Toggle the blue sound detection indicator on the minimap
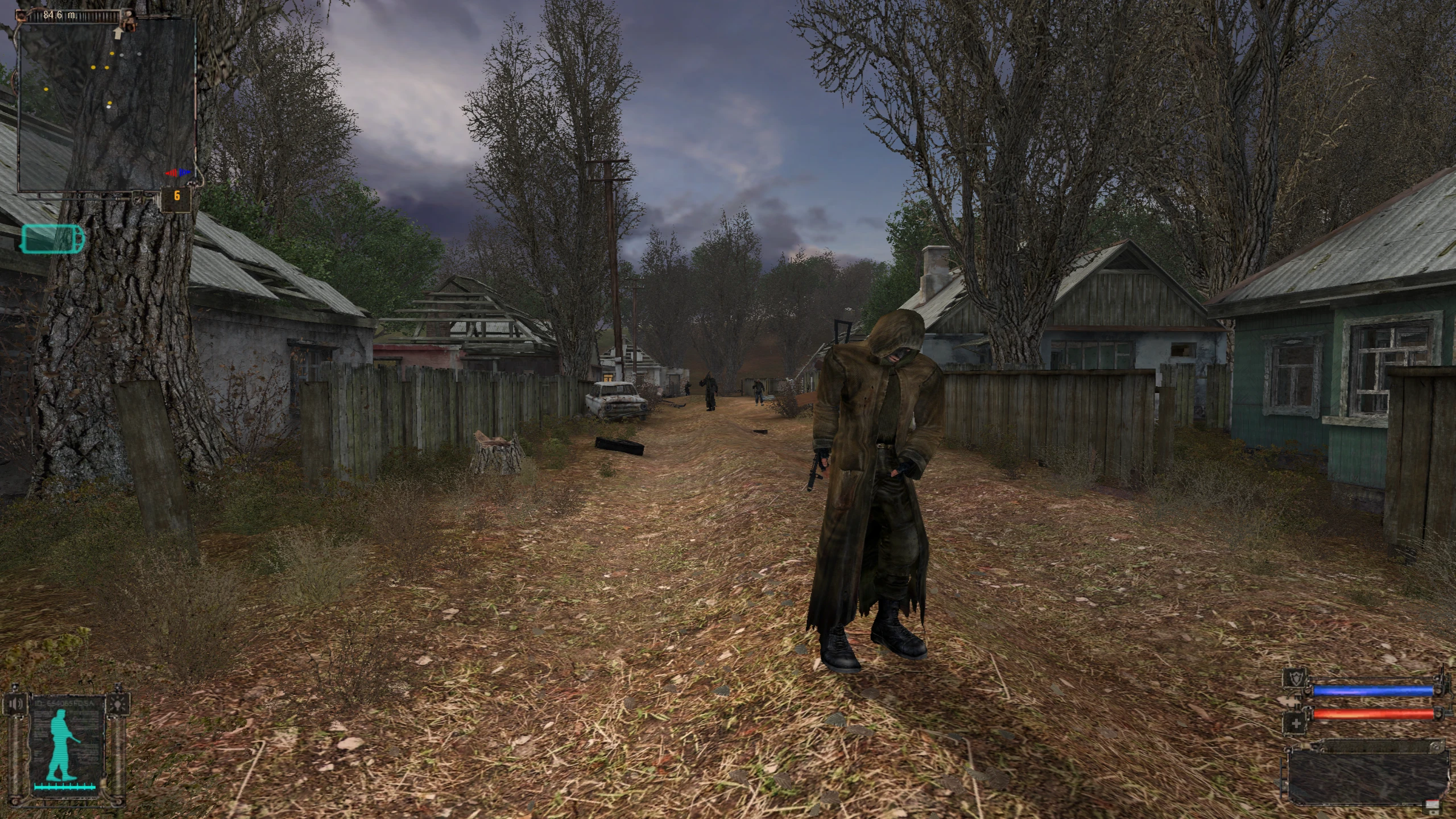The height and width of the screenshot is (819, 1456). (x=185, y=172)
